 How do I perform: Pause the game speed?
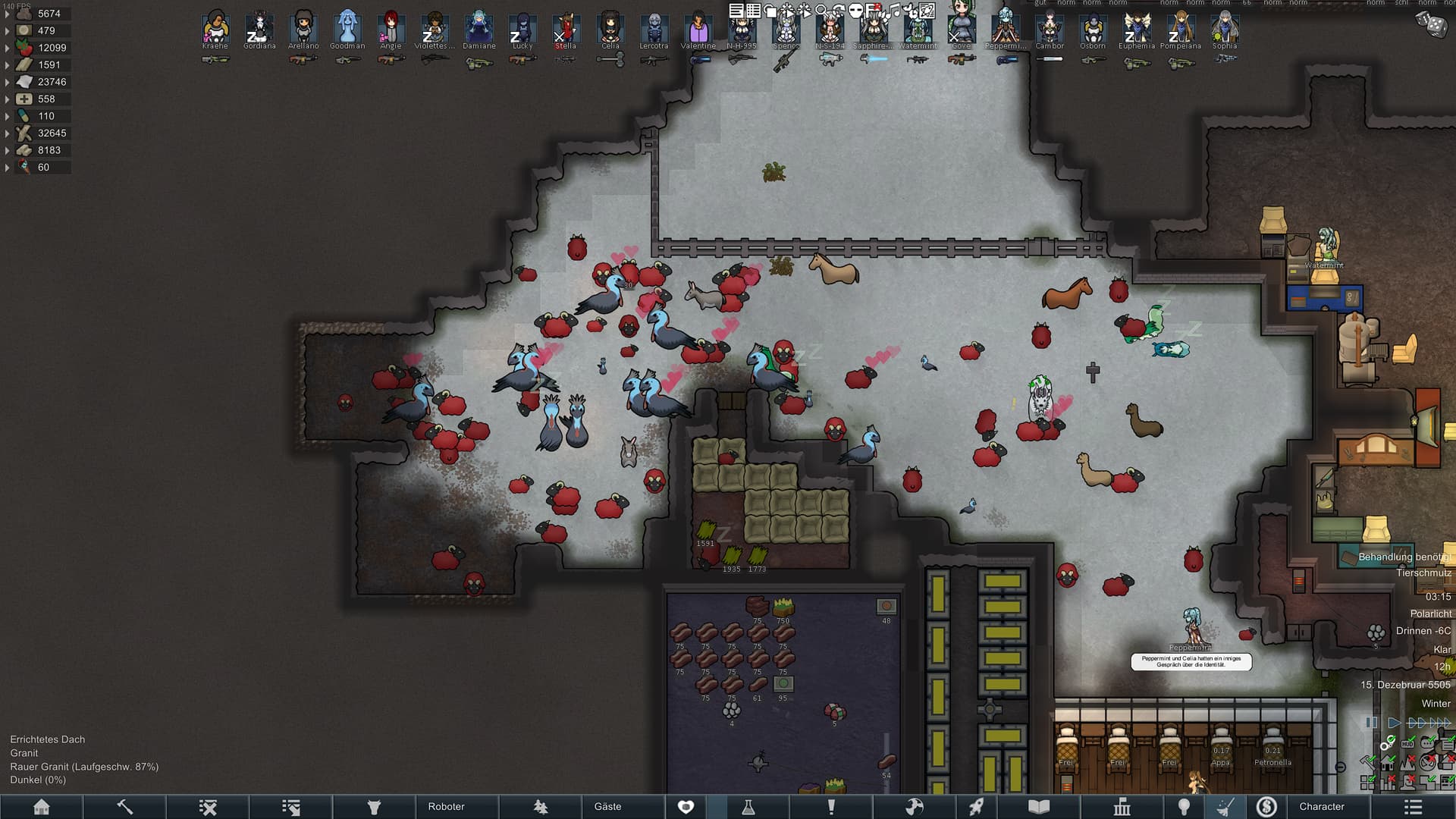coord(1371,723)
